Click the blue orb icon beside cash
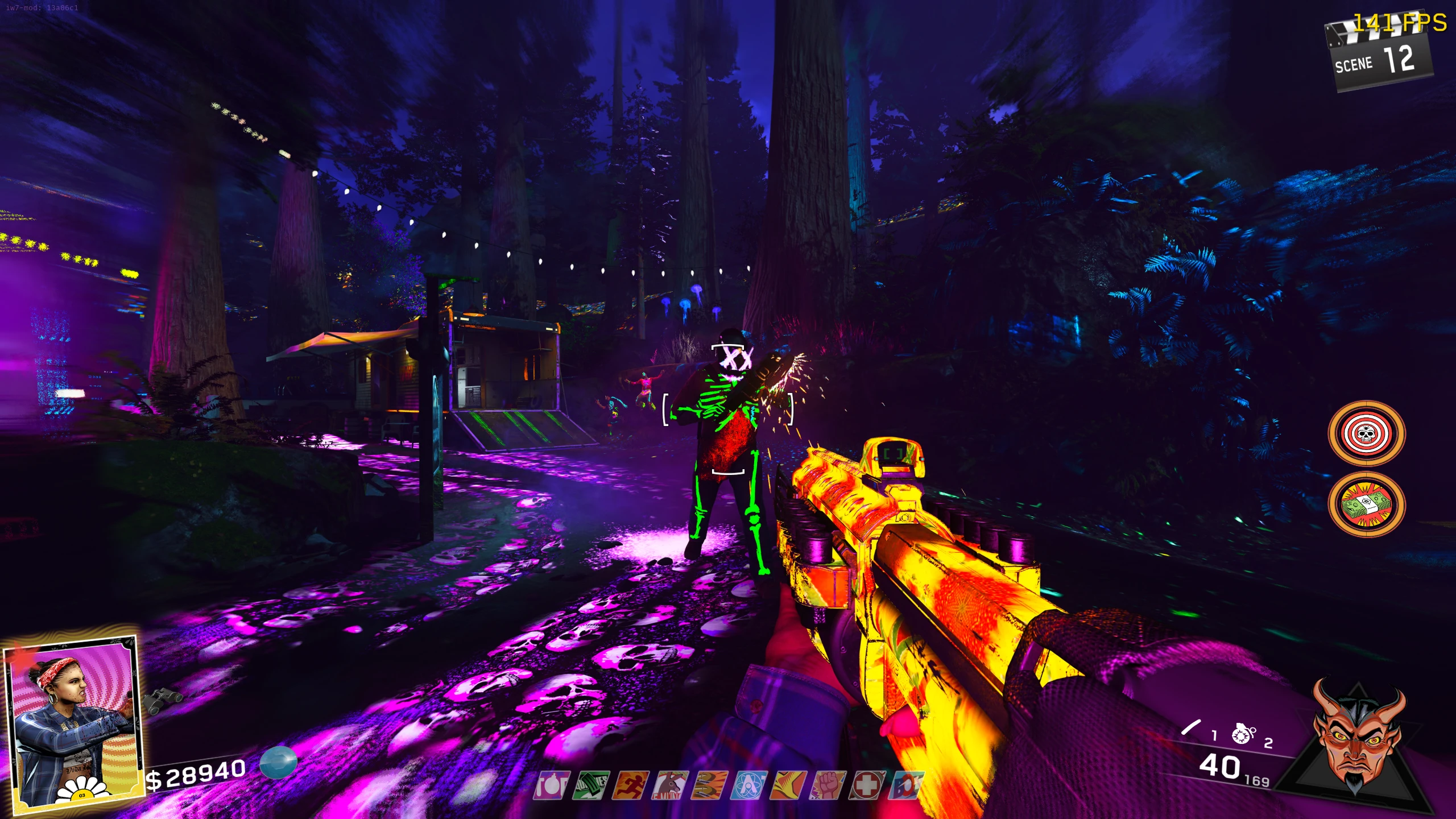The image size is (1456, 819). (x=279, y=762)
